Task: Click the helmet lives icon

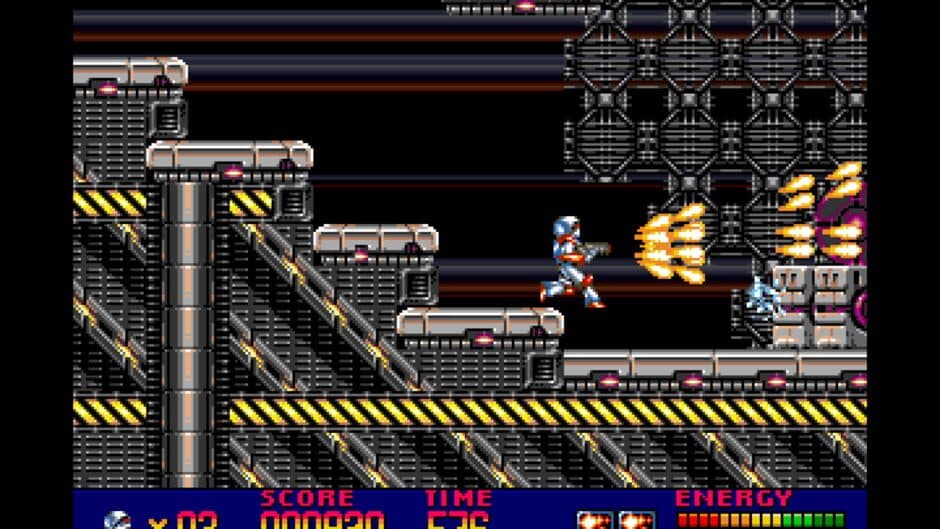Action: [x=117, y=520]
